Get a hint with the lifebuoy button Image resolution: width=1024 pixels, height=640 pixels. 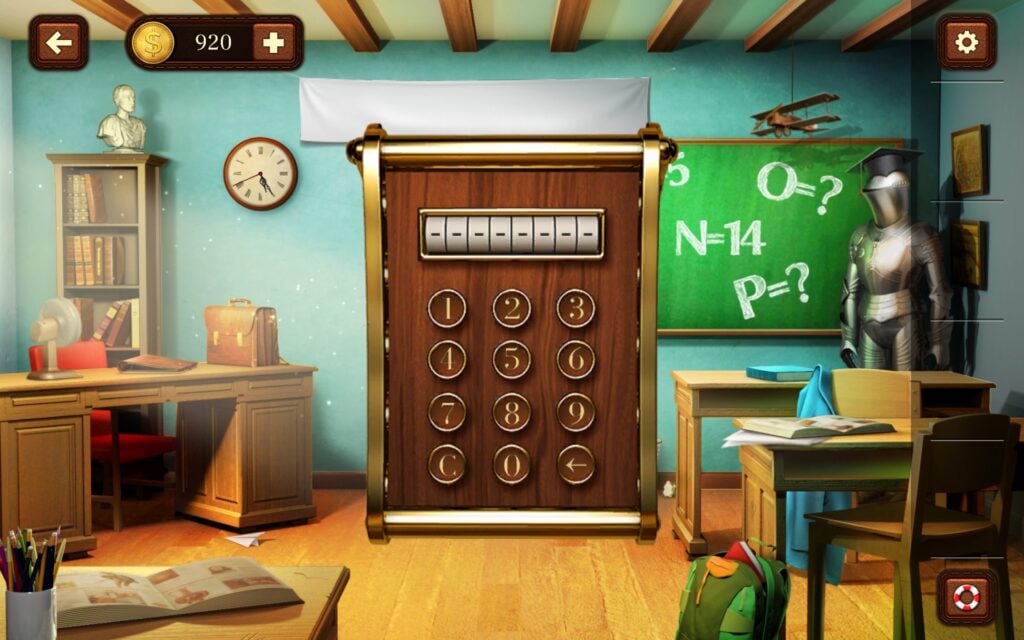pyautogui.click(x=966, y=597)
